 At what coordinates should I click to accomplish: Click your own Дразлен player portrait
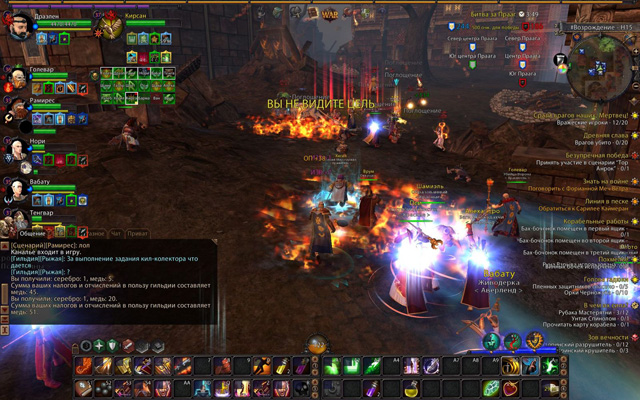[21, 26]
